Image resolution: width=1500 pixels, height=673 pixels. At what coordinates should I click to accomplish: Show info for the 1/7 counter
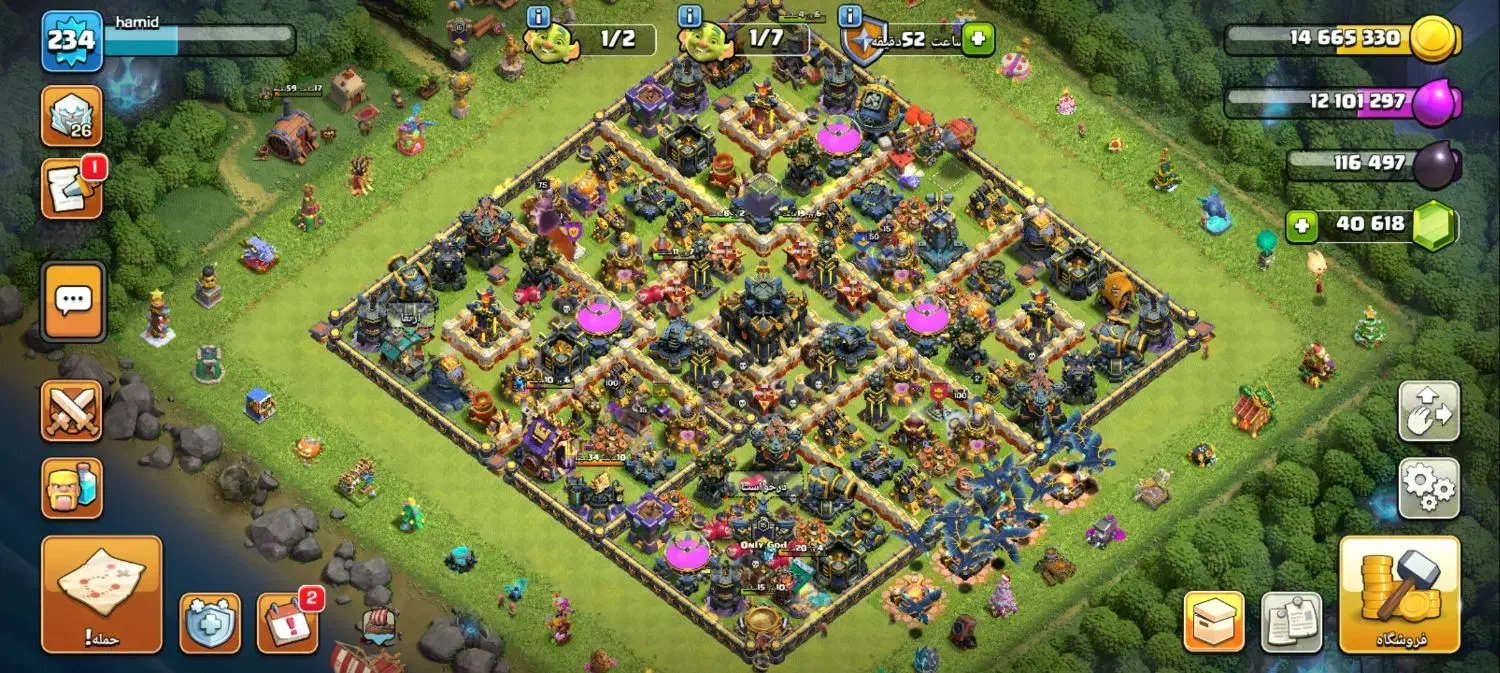click(x=689, y=16)
